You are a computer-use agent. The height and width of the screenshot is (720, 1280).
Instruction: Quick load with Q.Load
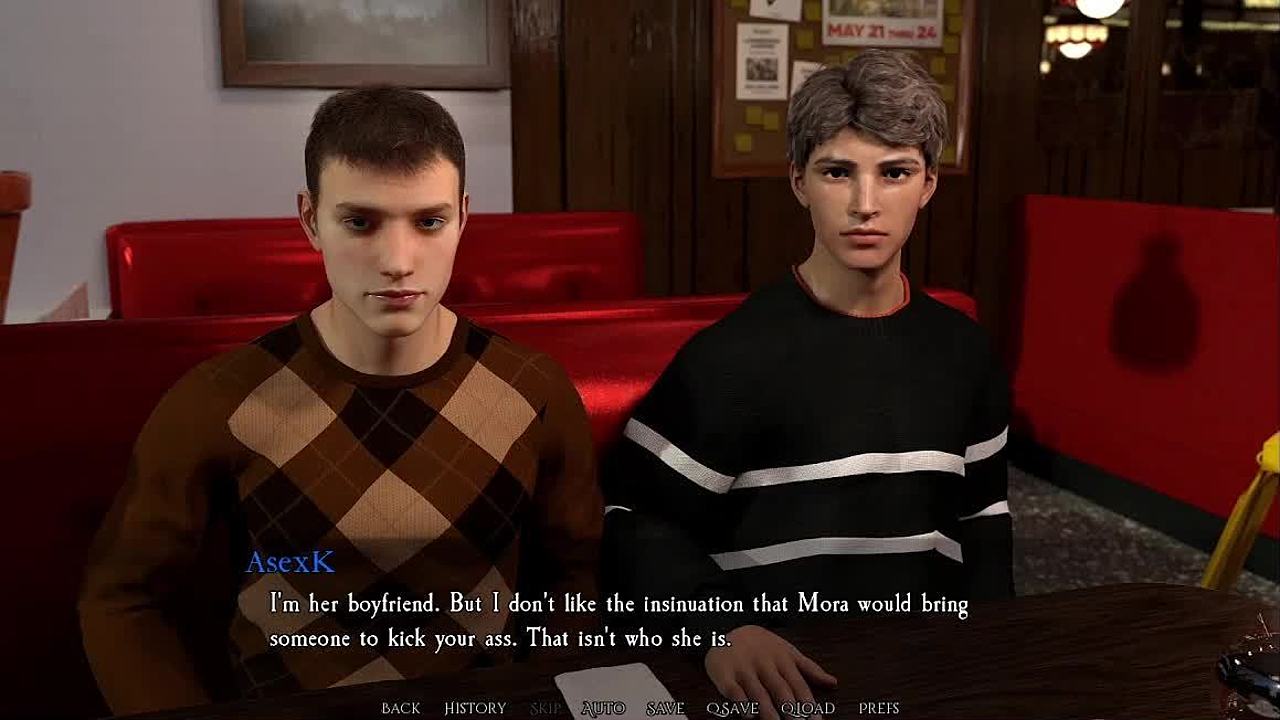coord(808,708)
